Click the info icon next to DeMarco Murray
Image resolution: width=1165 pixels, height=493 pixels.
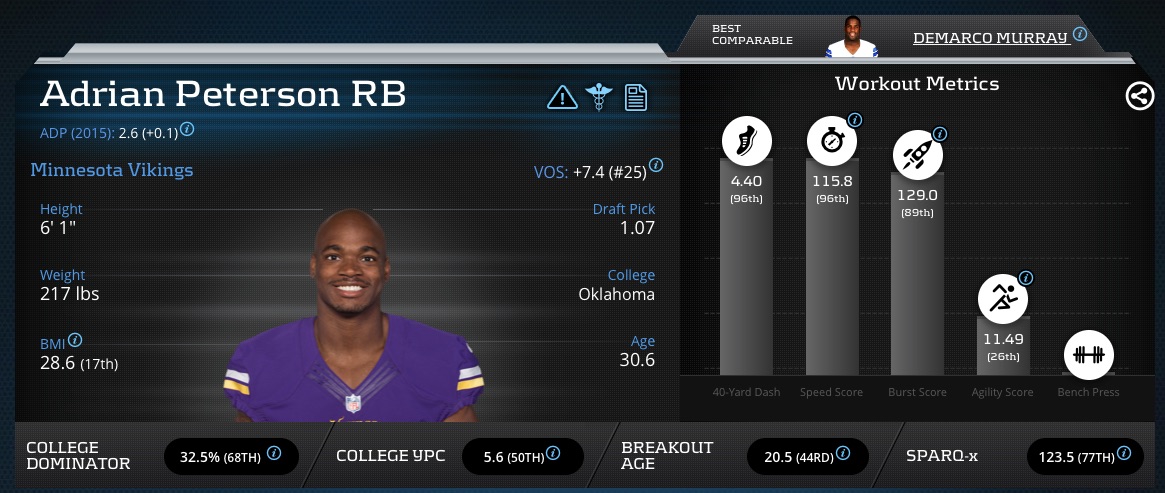pyautogui.click(x=1080, y=34)
